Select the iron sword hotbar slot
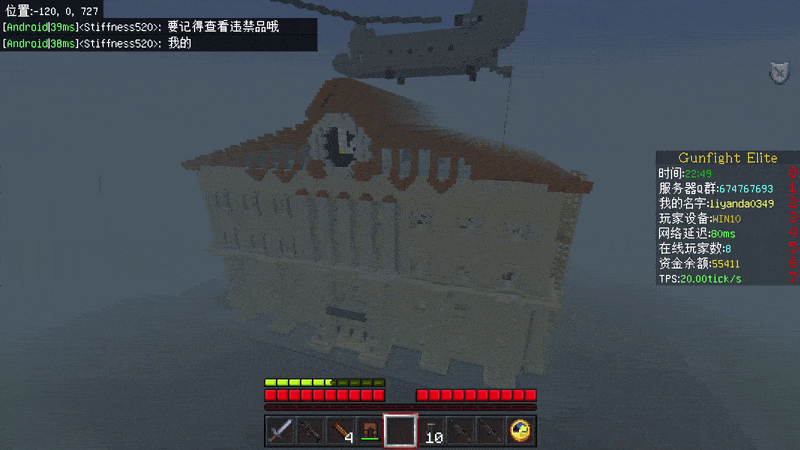 tap(280, 431)
